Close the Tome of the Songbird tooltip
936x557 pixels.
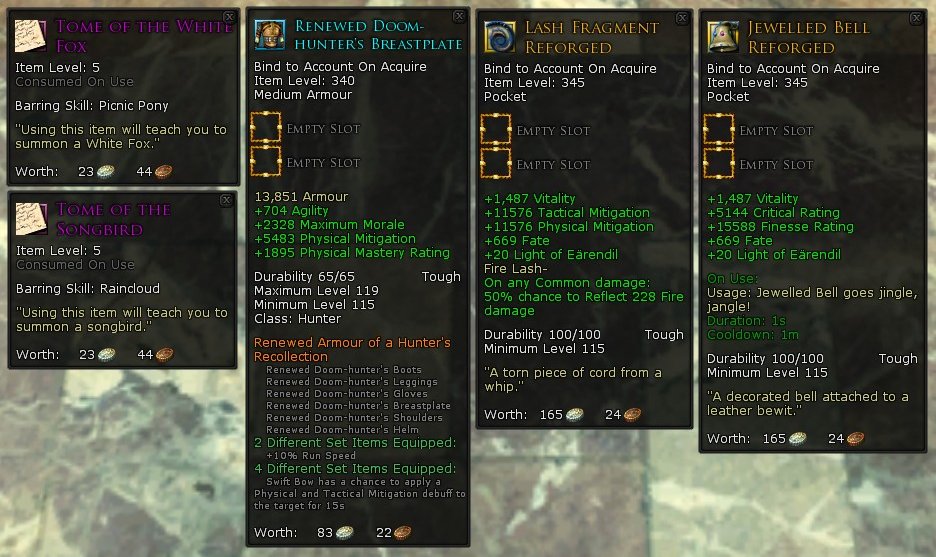click(x=226, y=200)
